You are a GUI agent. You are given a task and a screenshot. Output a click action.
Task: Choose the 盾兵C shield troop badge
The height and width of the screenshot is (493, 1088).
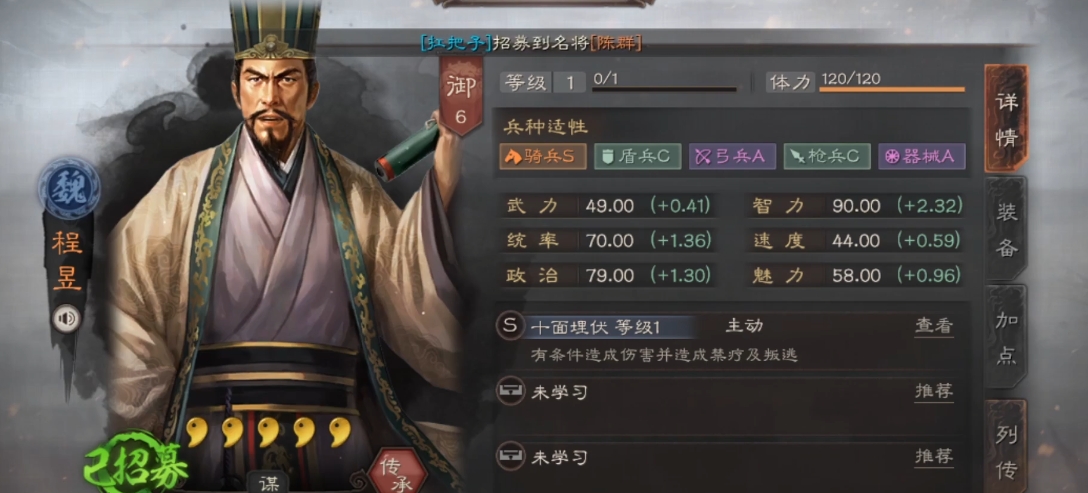638,156
